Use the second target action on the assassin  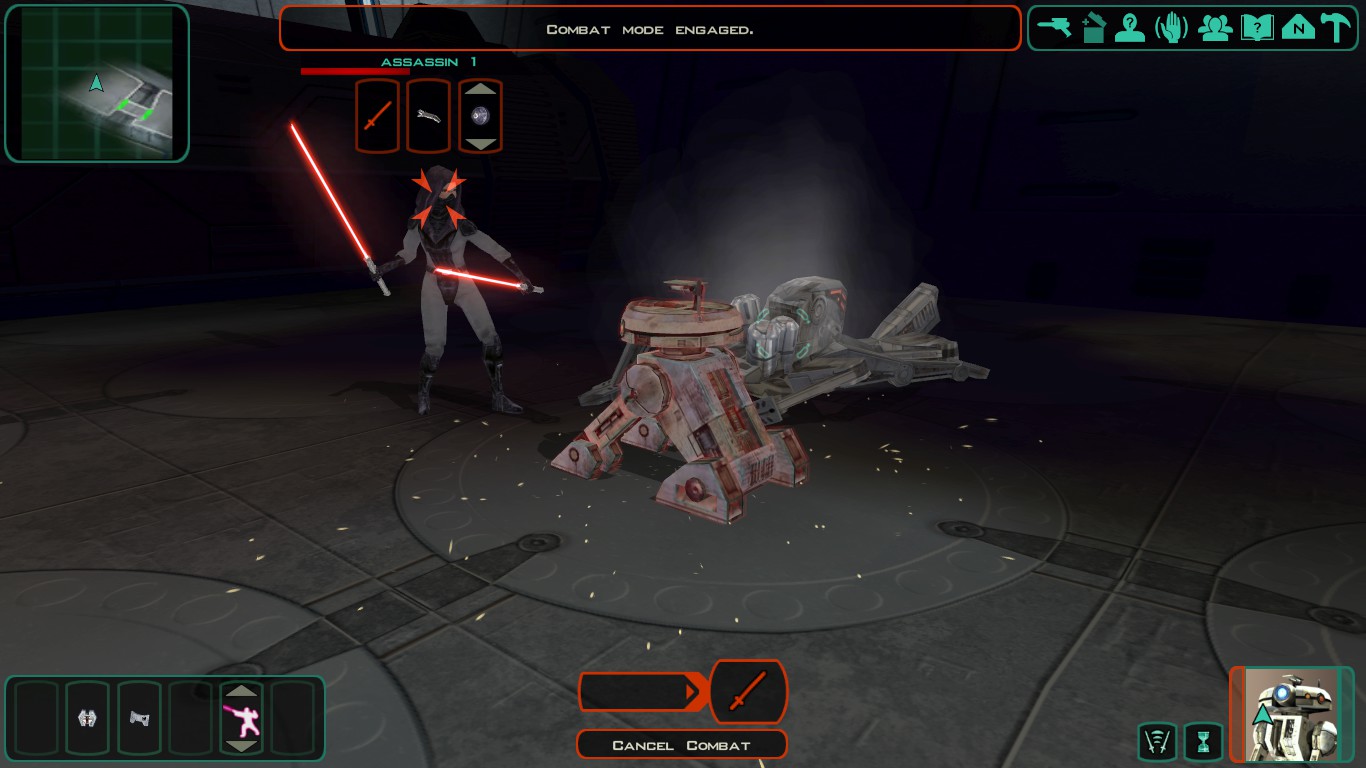[428, 116]
